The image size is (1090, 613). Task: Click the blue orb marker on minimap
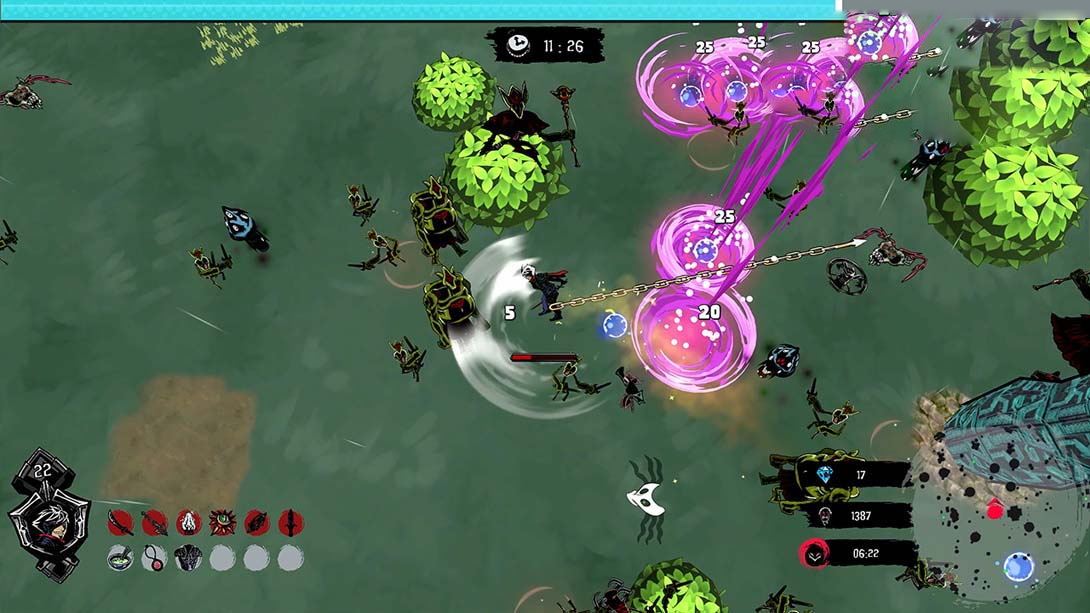(x=1019, y=567)
